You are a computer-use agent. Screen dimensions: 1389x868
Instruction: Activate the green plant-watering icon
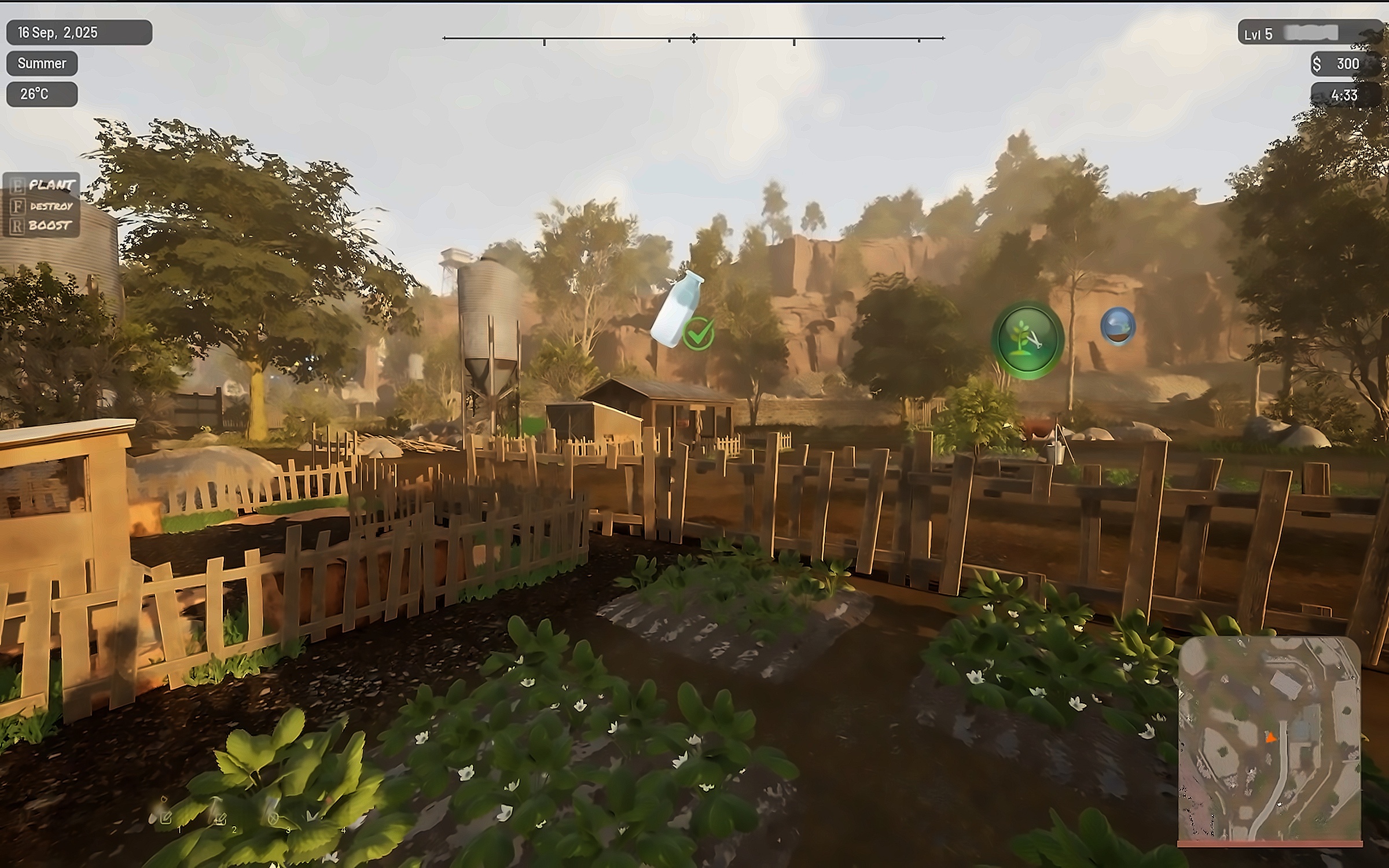pyautogui.click(x=1028, y=340)
